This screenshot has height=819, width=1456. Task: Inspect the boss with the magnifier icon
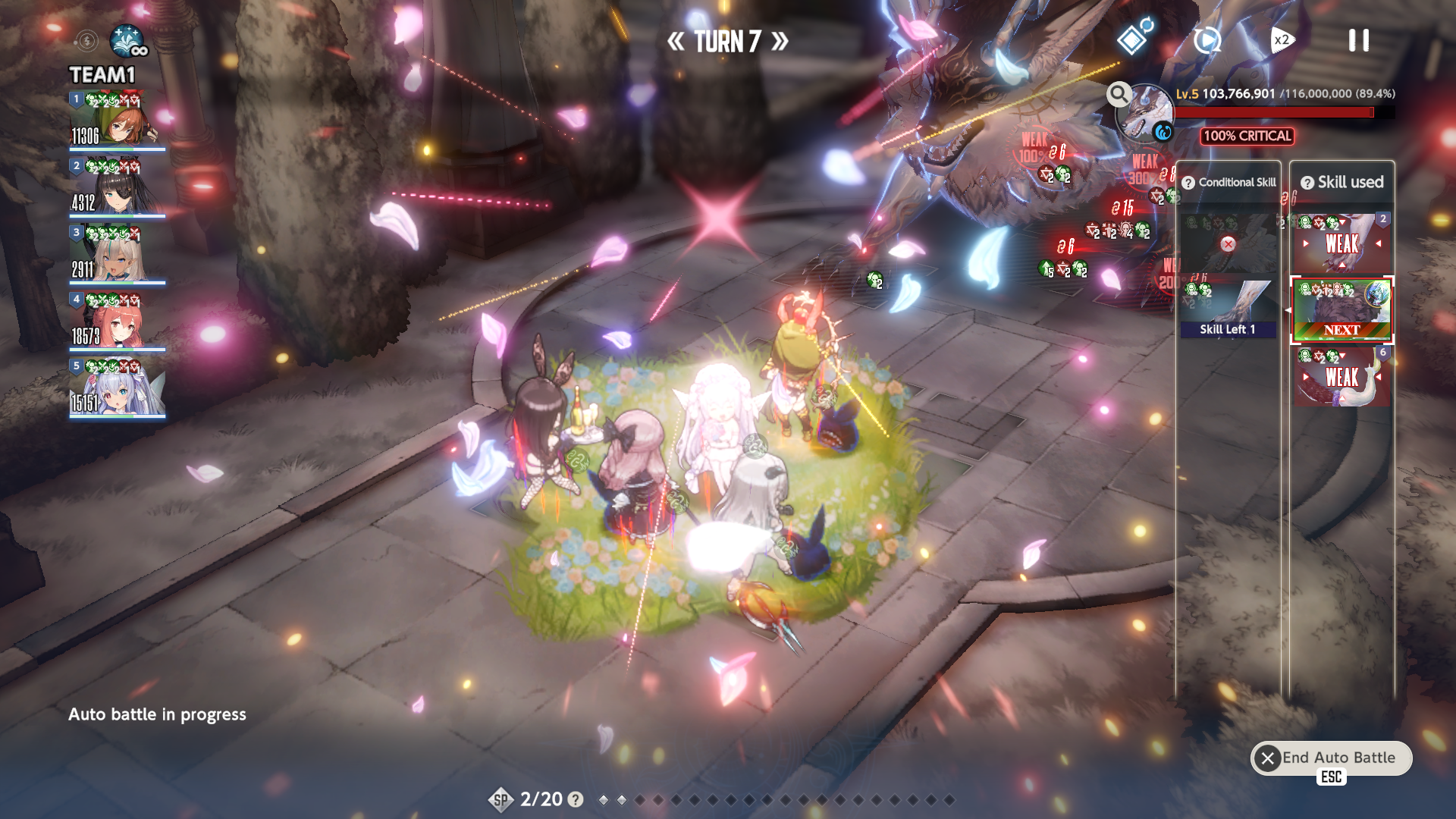coord(1119,94)
